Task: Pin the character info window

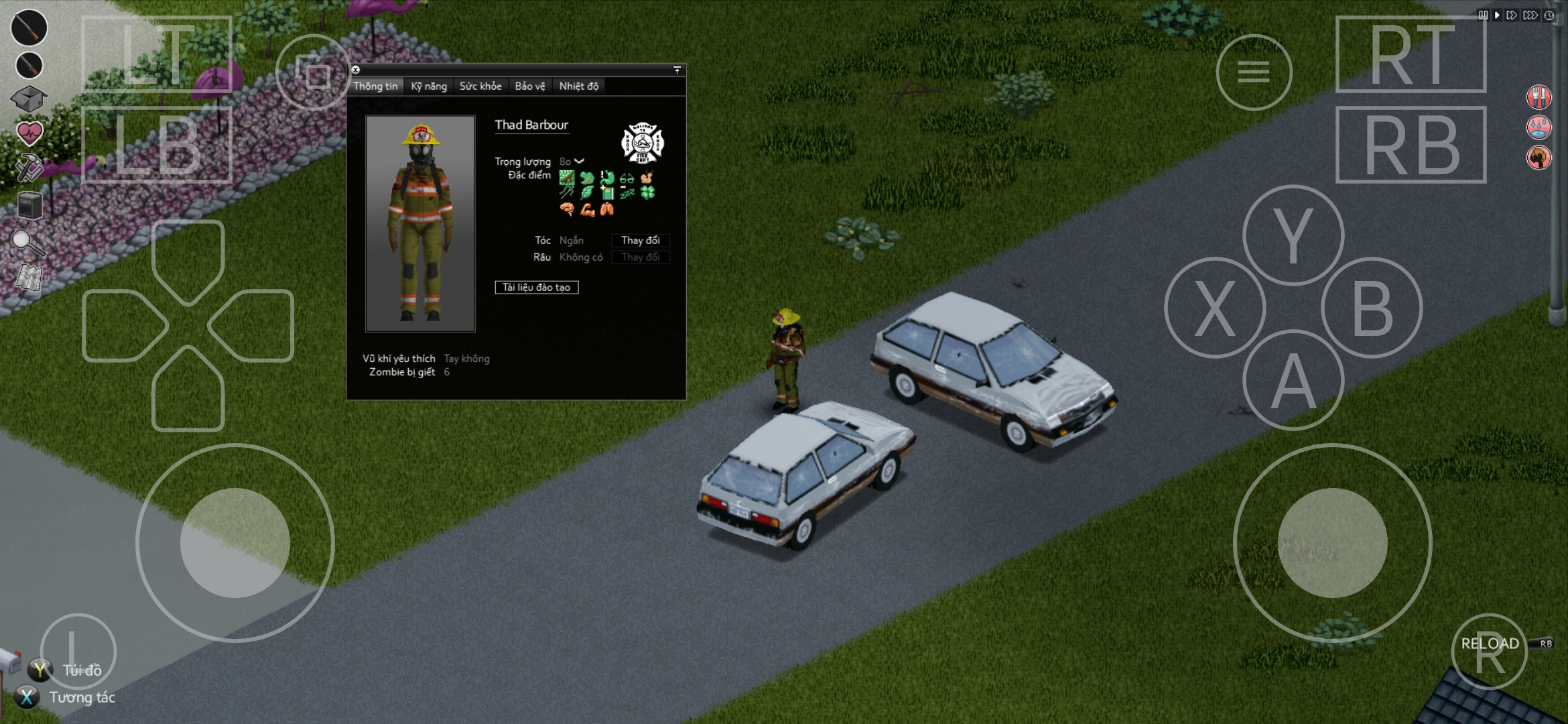Action: (x=677, y=70)
